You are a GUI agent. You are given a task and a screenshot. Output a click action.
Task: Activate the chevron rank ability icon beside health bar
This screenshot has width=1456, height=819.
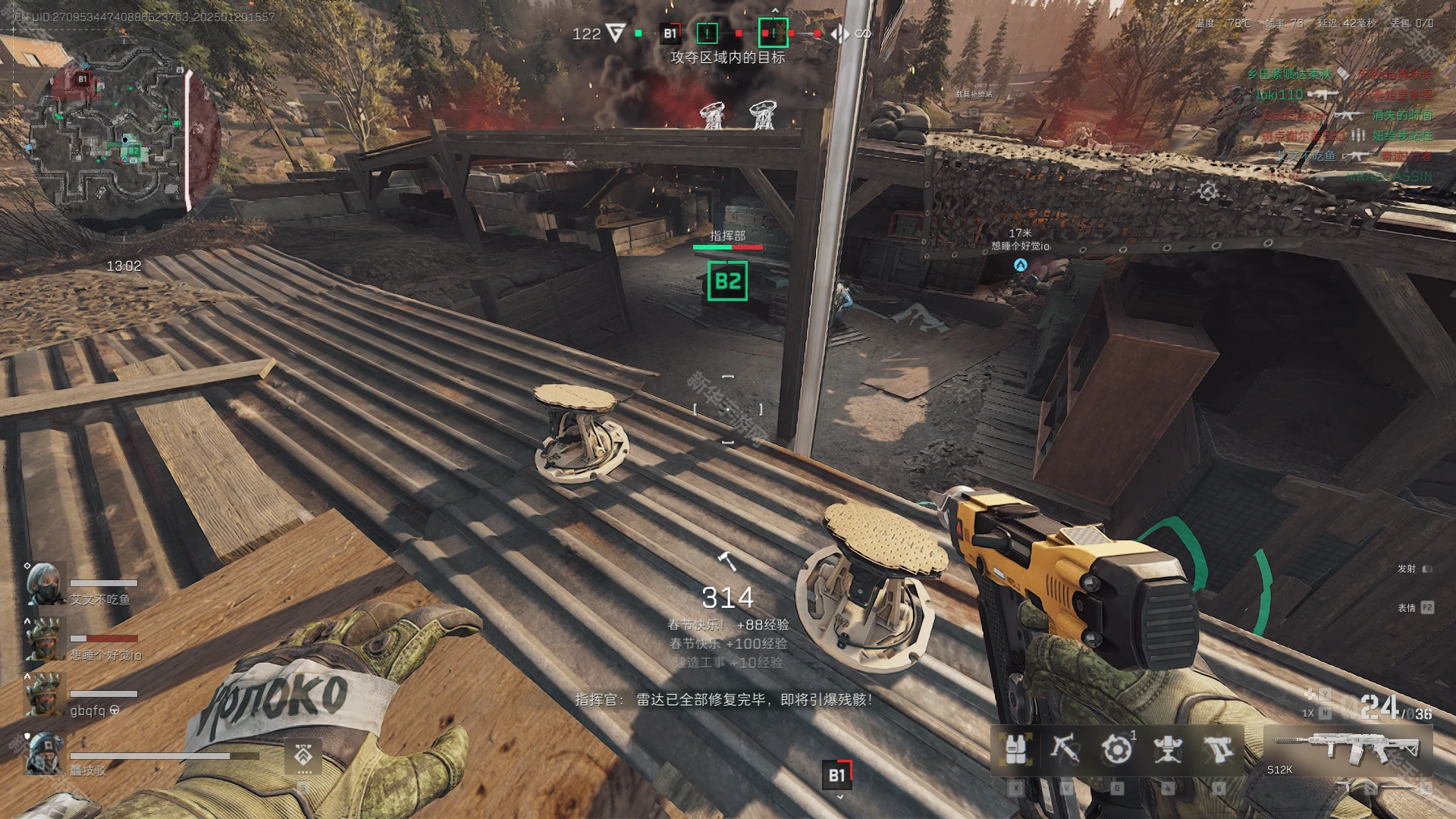click(x=303, y=756)
